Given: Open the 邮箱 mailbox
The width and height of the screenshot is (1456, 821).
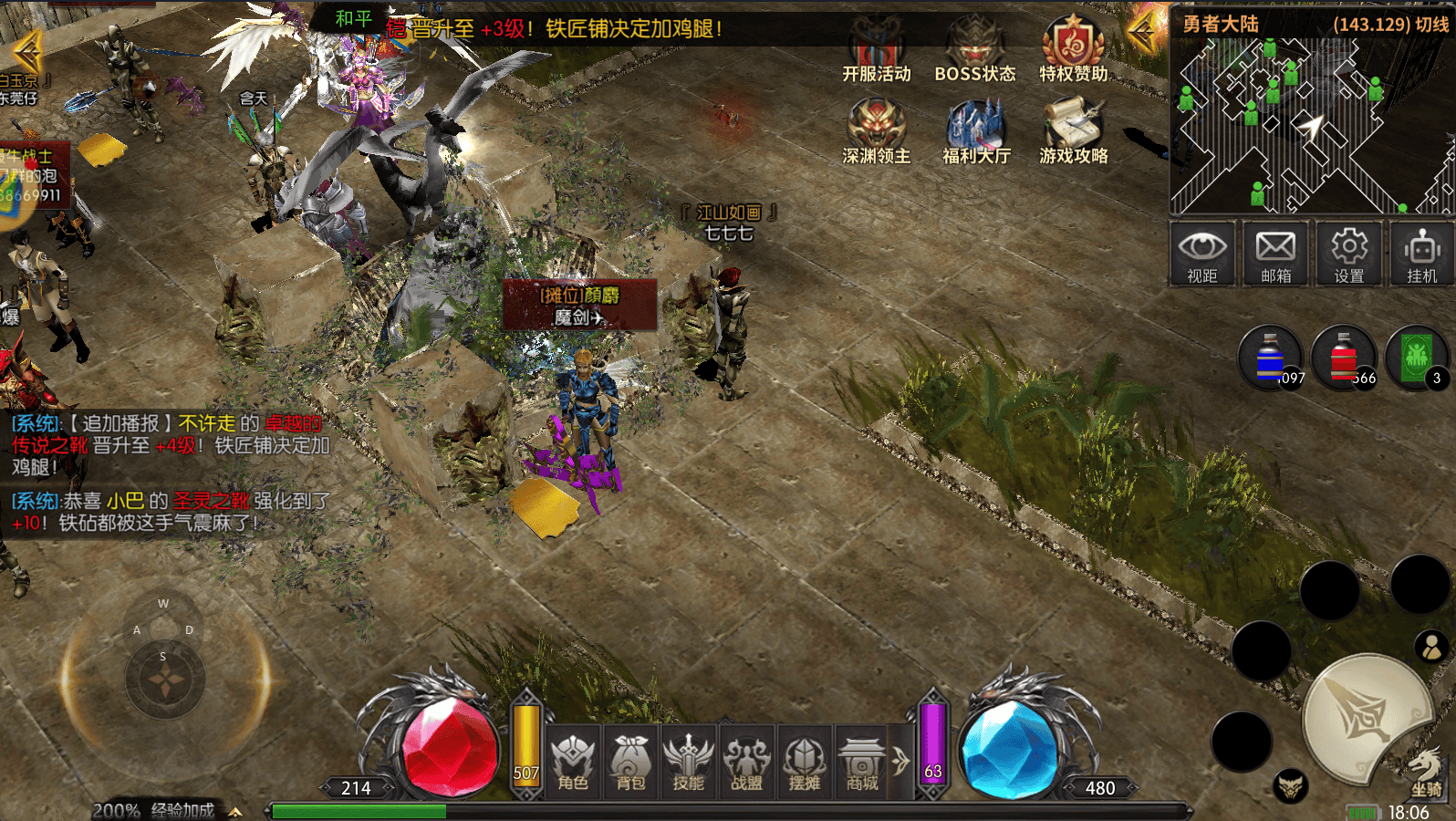Looking at the screenshot, I should click(1275, 254).
